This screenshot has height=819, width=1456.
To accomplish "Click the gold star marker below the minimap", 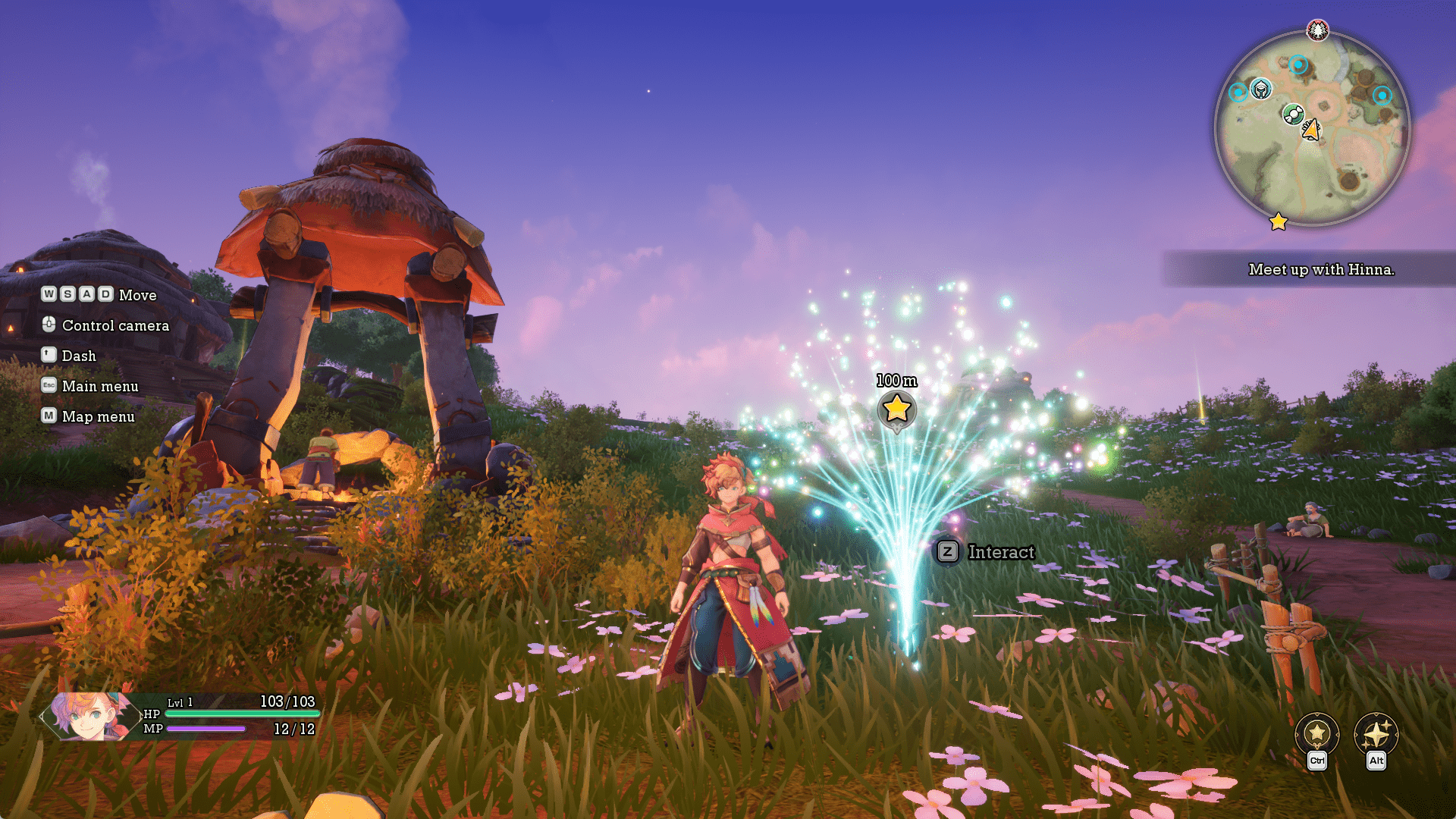I will [1279, 221].
